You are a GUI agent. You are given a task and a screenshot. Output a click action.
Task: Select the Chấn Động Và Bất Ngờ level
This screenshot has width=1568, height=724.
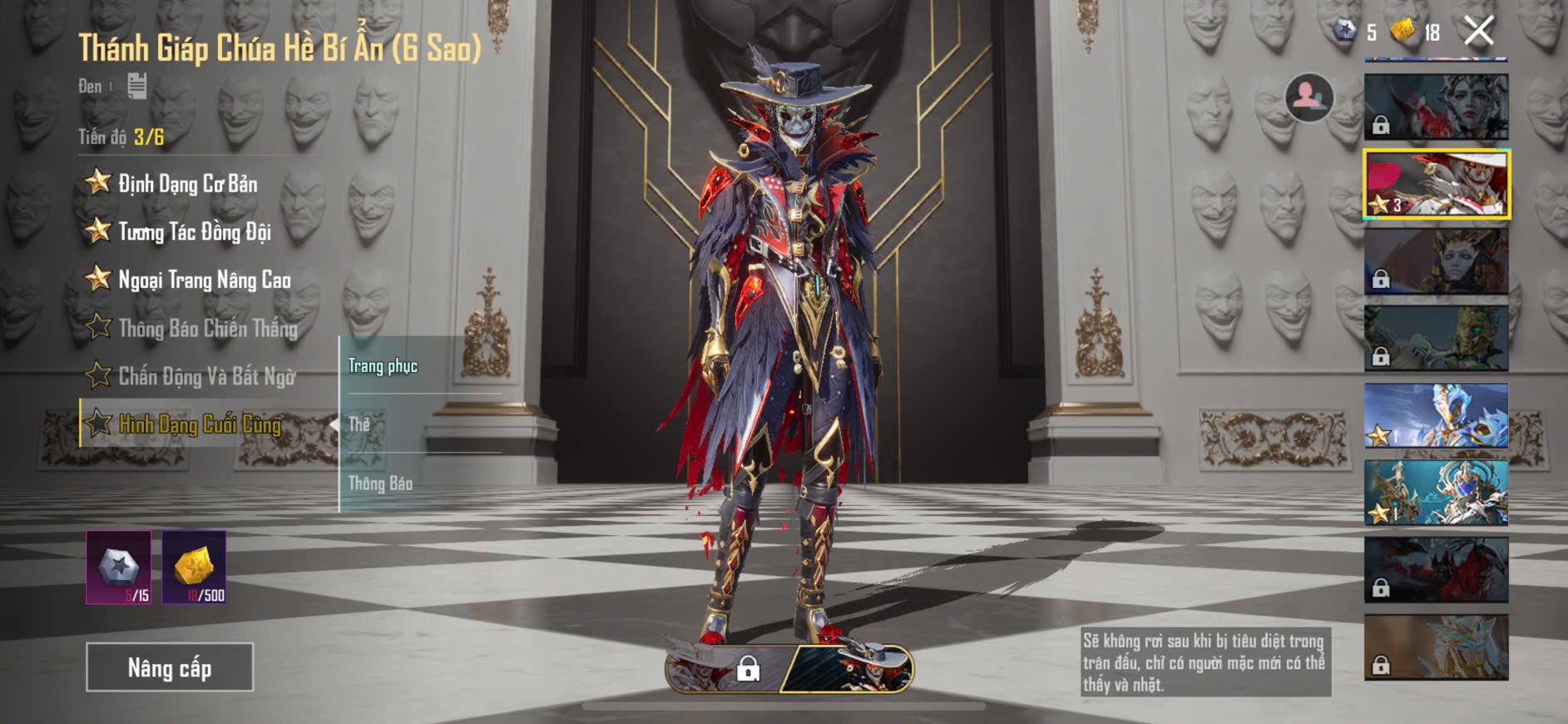(206, 376)
